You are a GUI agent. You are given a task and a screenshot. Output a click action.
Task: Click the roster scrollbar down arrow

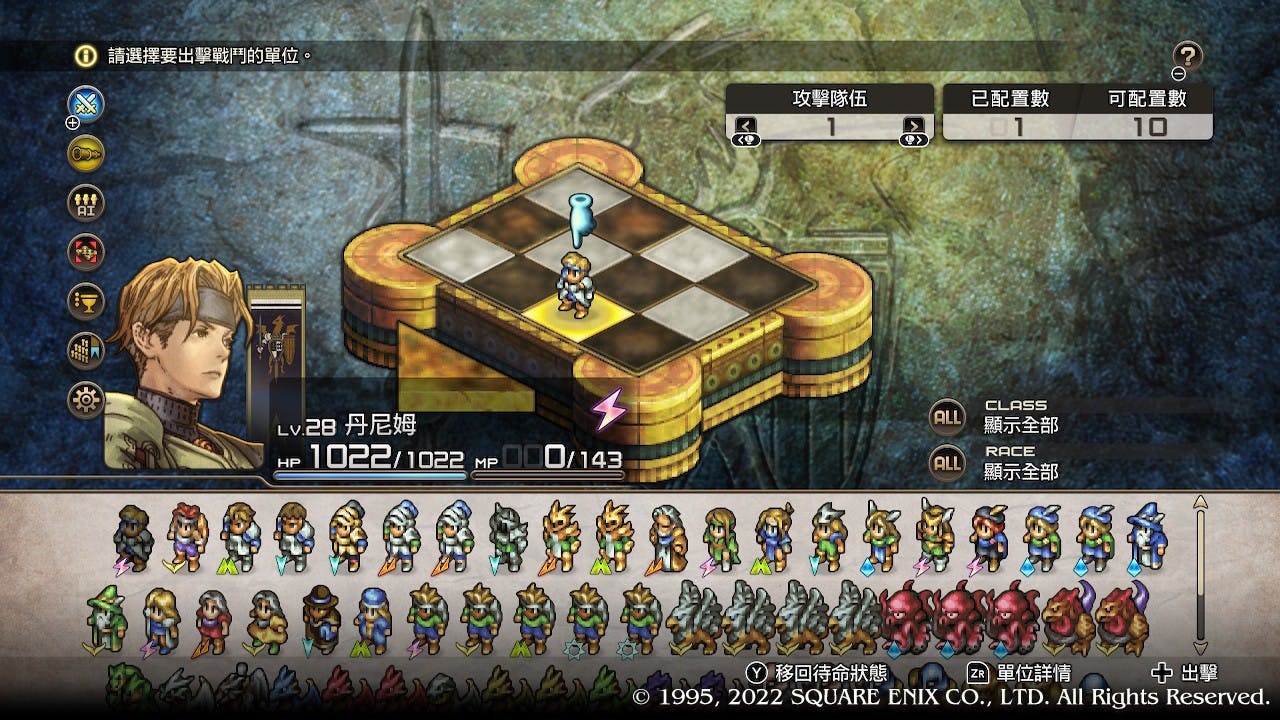coord(1201,647)
